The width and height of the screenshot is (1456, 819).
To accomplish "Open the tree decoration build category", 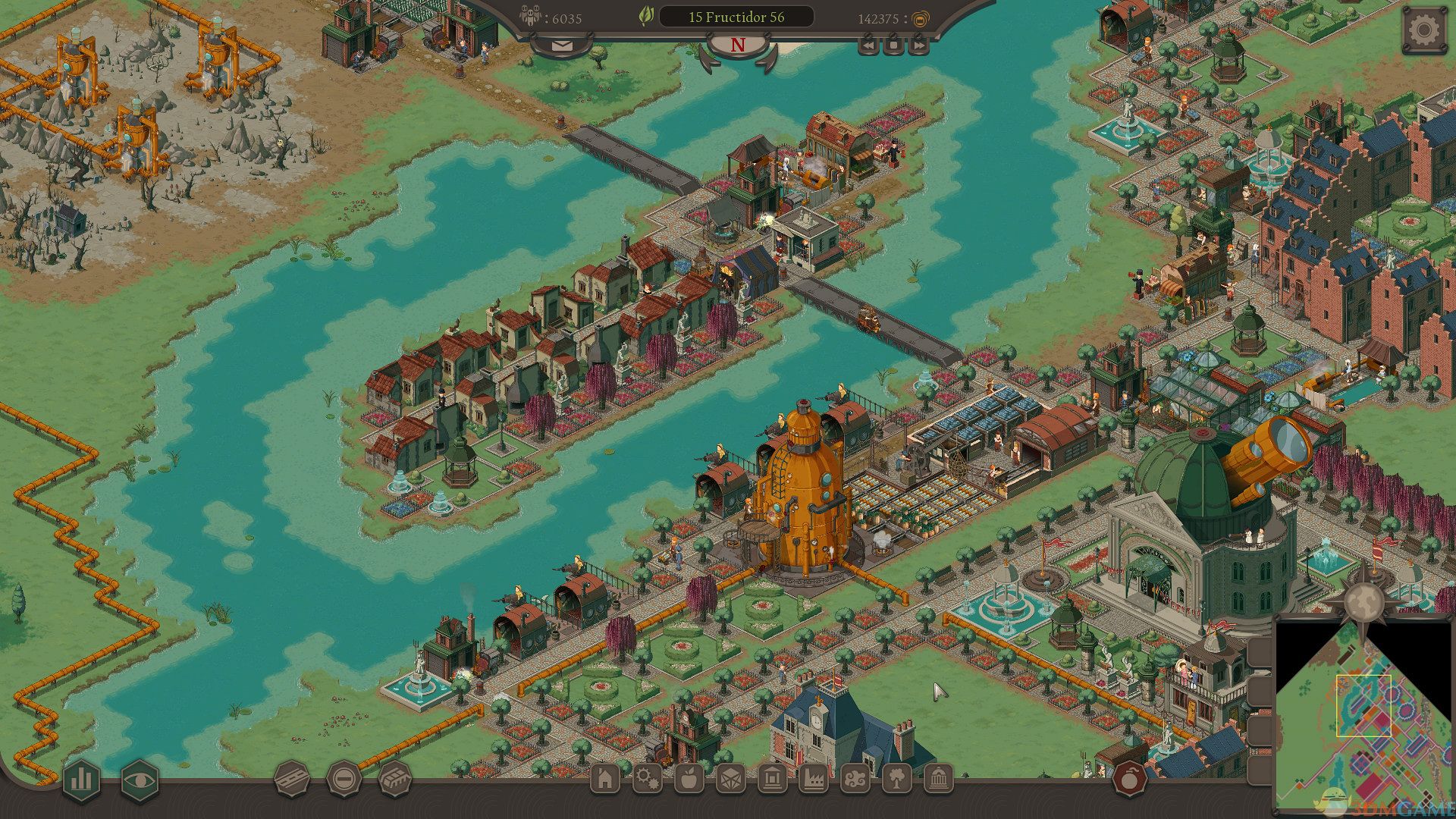I will [x=896, y=779].
